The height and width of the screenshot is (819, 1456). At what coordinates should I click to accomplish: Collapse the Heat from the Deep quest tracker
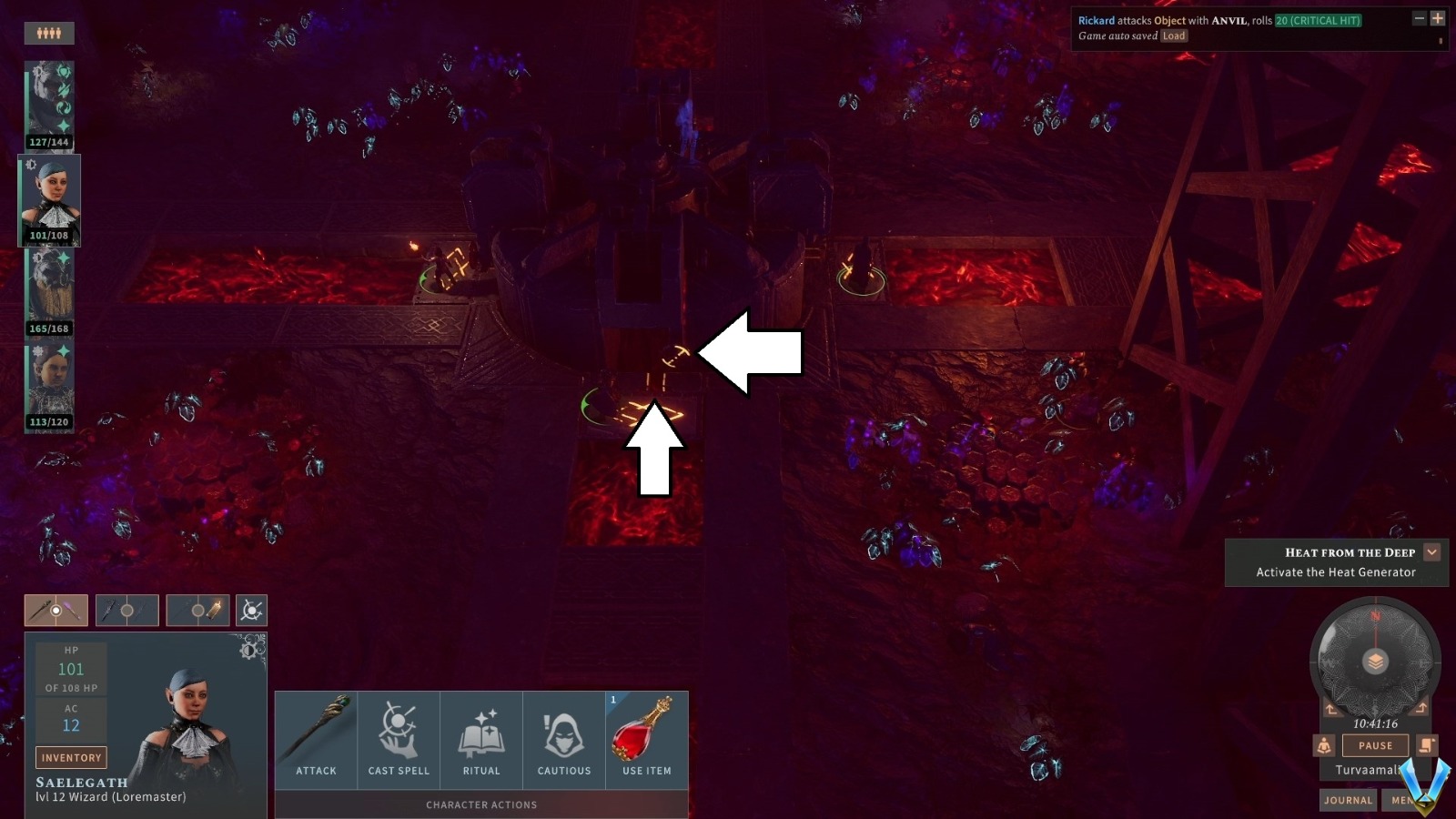[1431, 551]
